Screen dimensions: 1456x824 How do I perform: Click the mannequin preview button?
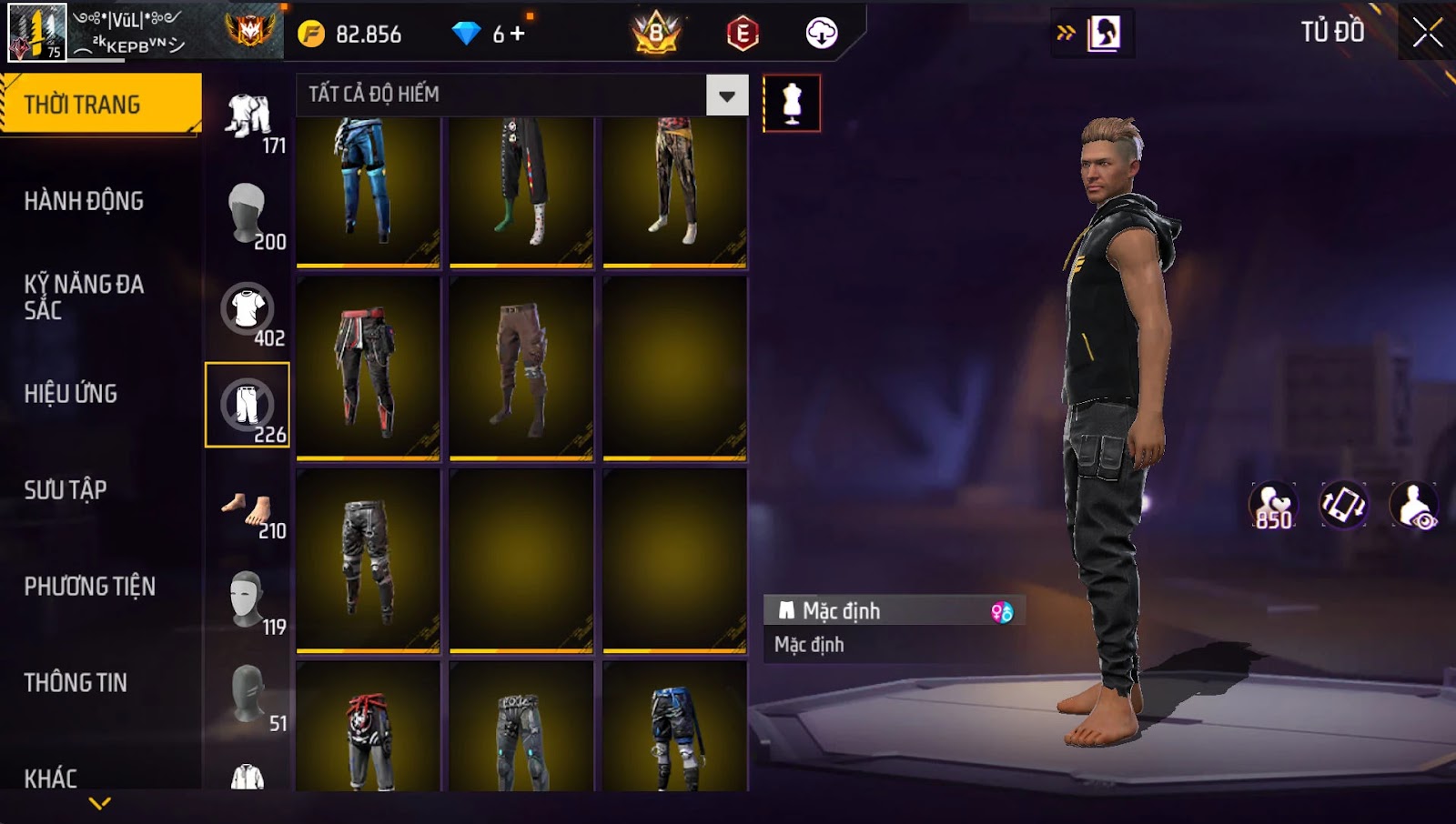pyautogui.click(x=792, y=104)
